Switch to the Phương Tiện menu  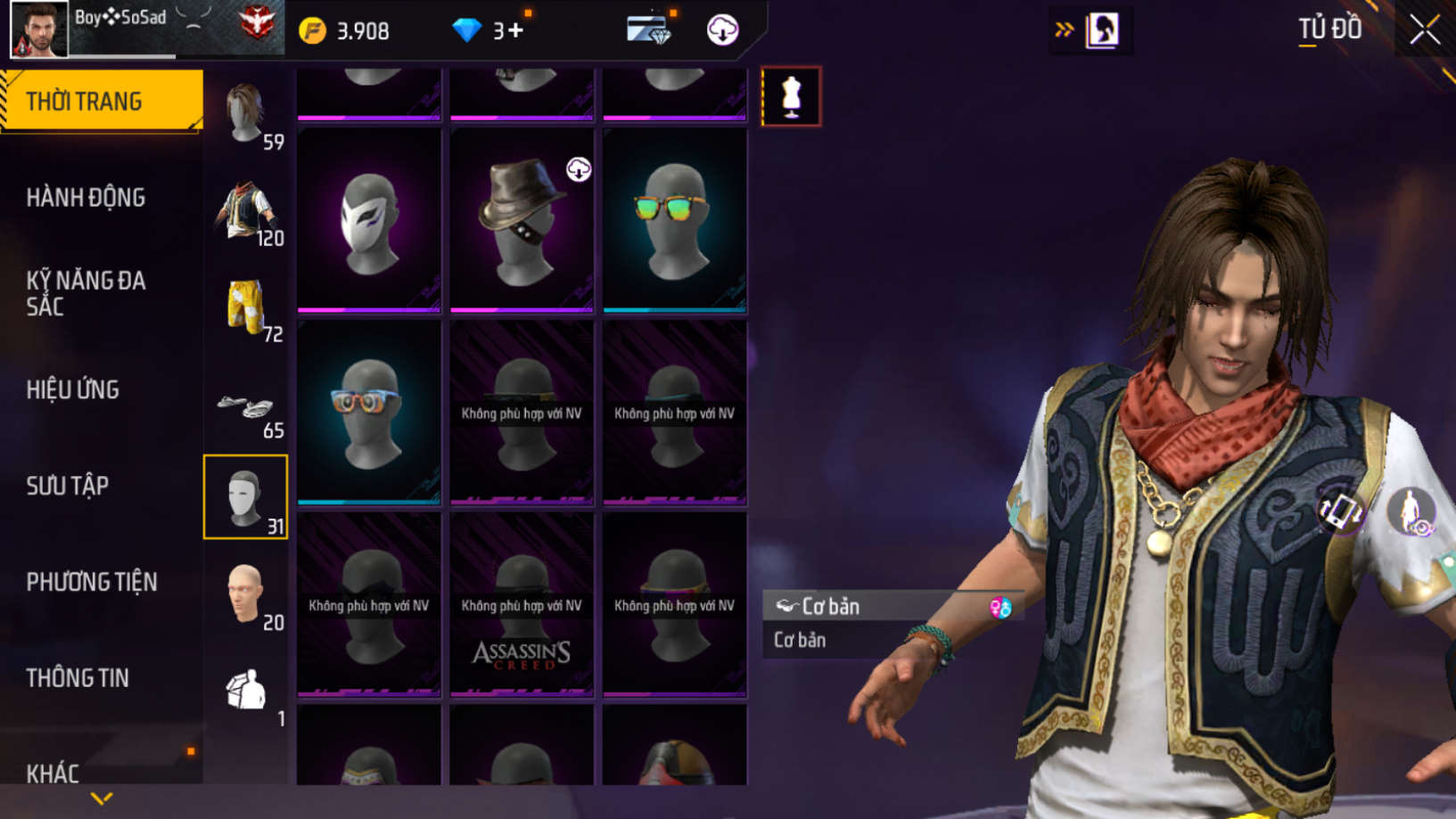pyautogui.click(x=92, y=582)
